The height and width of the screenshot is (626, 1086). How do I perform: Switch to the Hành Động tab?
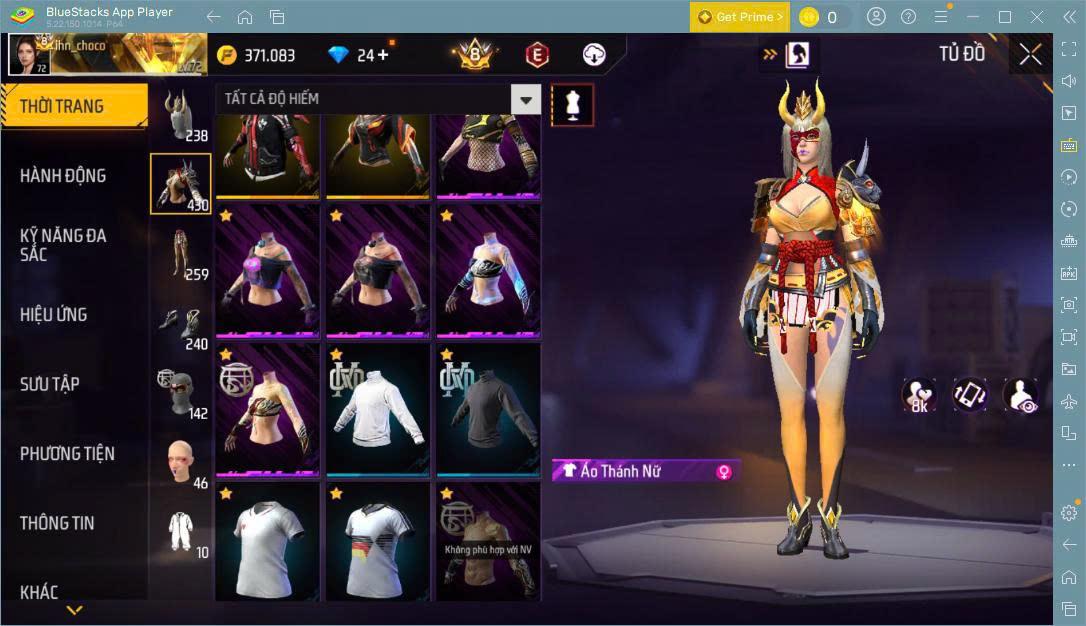tap(63, 176)
